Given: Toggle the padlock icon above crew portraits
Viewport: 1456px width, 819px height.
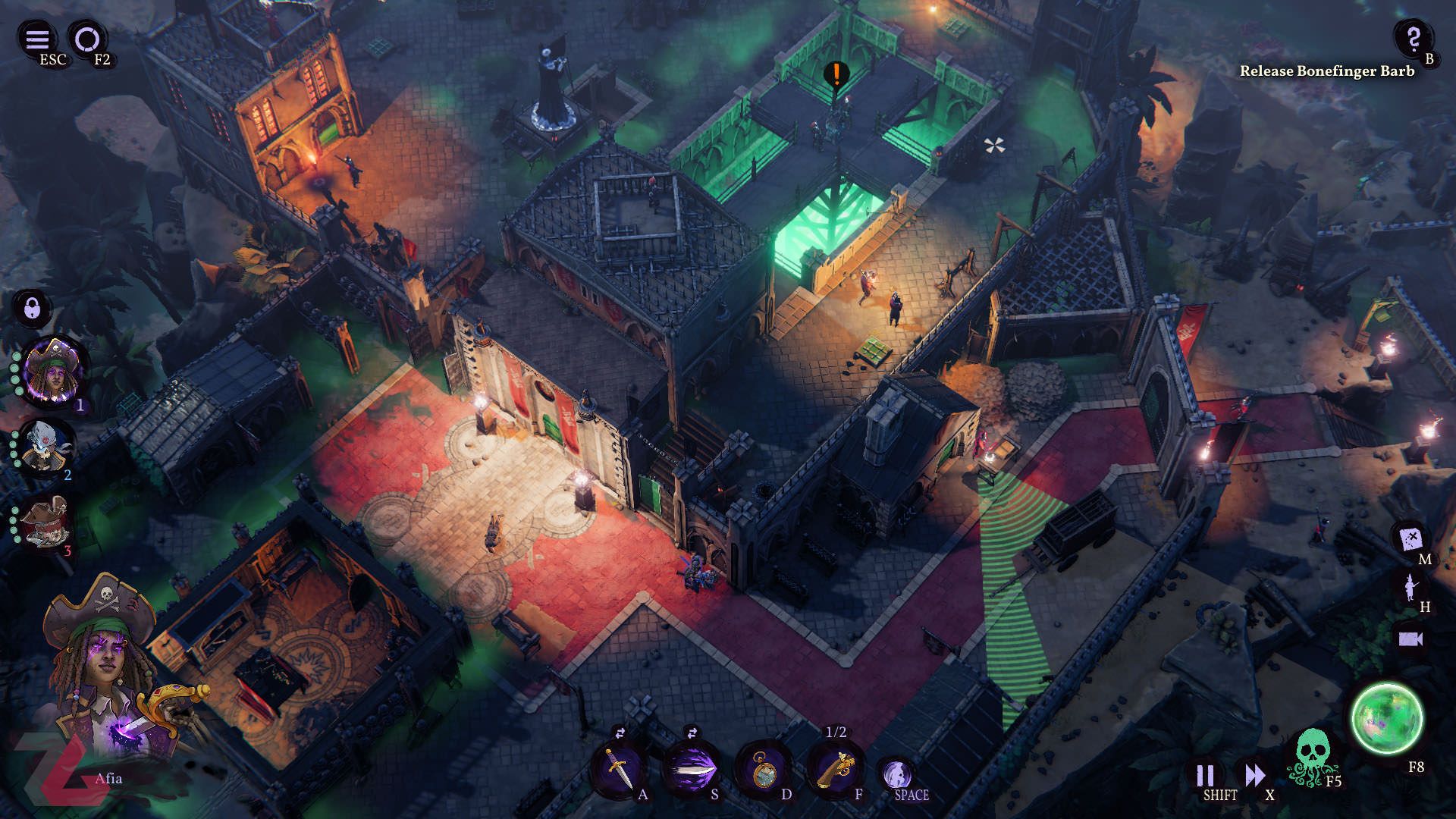Looking at the screenshot, I should pyautogui.click(x=32, y=308).
